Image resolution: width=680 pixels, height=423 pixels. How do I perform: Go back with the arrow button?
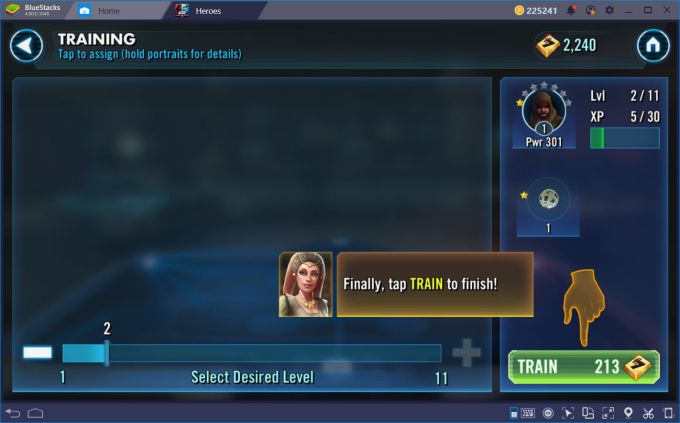pyautogui.click(x=27, y=45)
